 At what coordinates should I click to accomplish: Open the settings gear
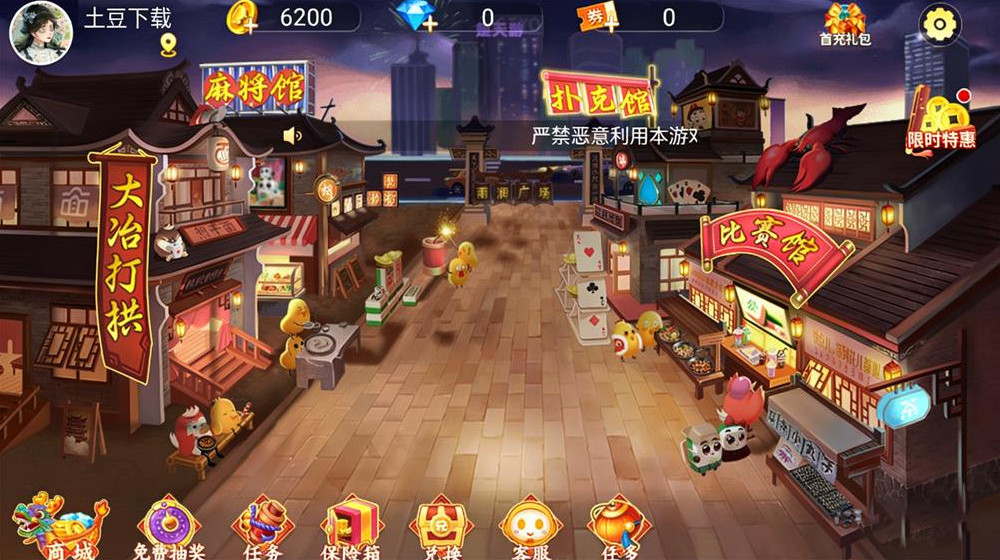(x=939, y=24)
